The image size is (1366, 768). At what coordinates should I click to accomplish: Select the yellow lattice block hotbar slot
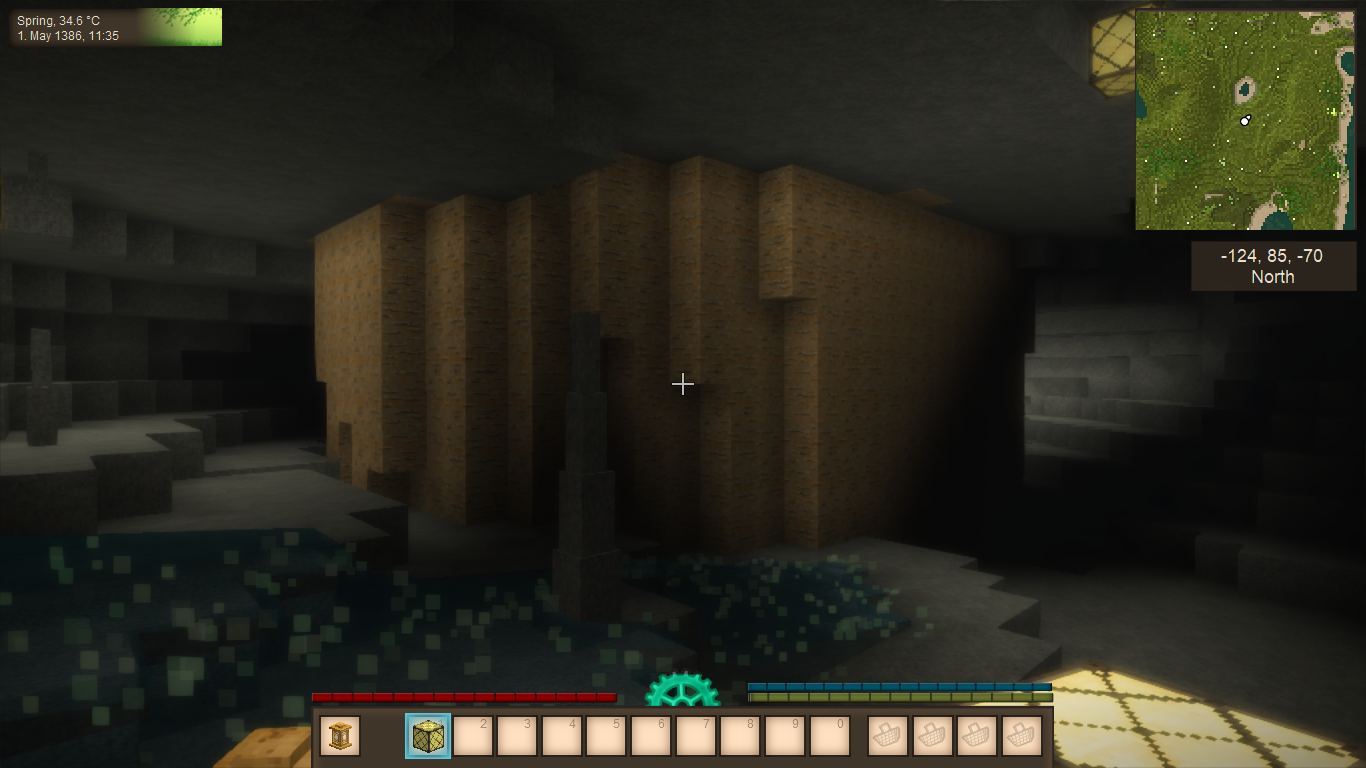(x=428, y=736)
